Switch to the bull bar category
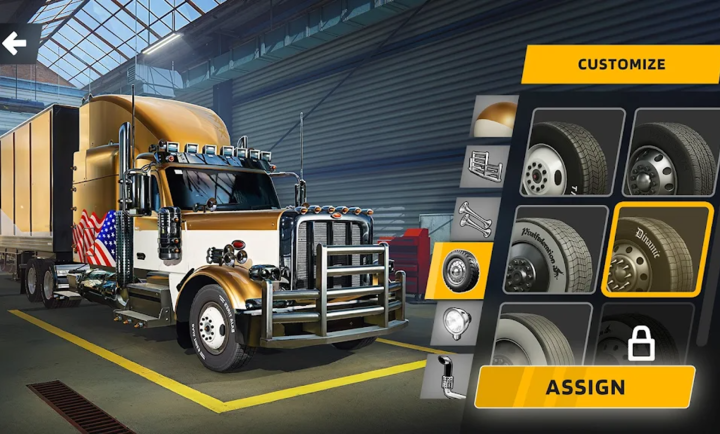The height and width of the screenshot is (434, 720). (x=485, y=165)
